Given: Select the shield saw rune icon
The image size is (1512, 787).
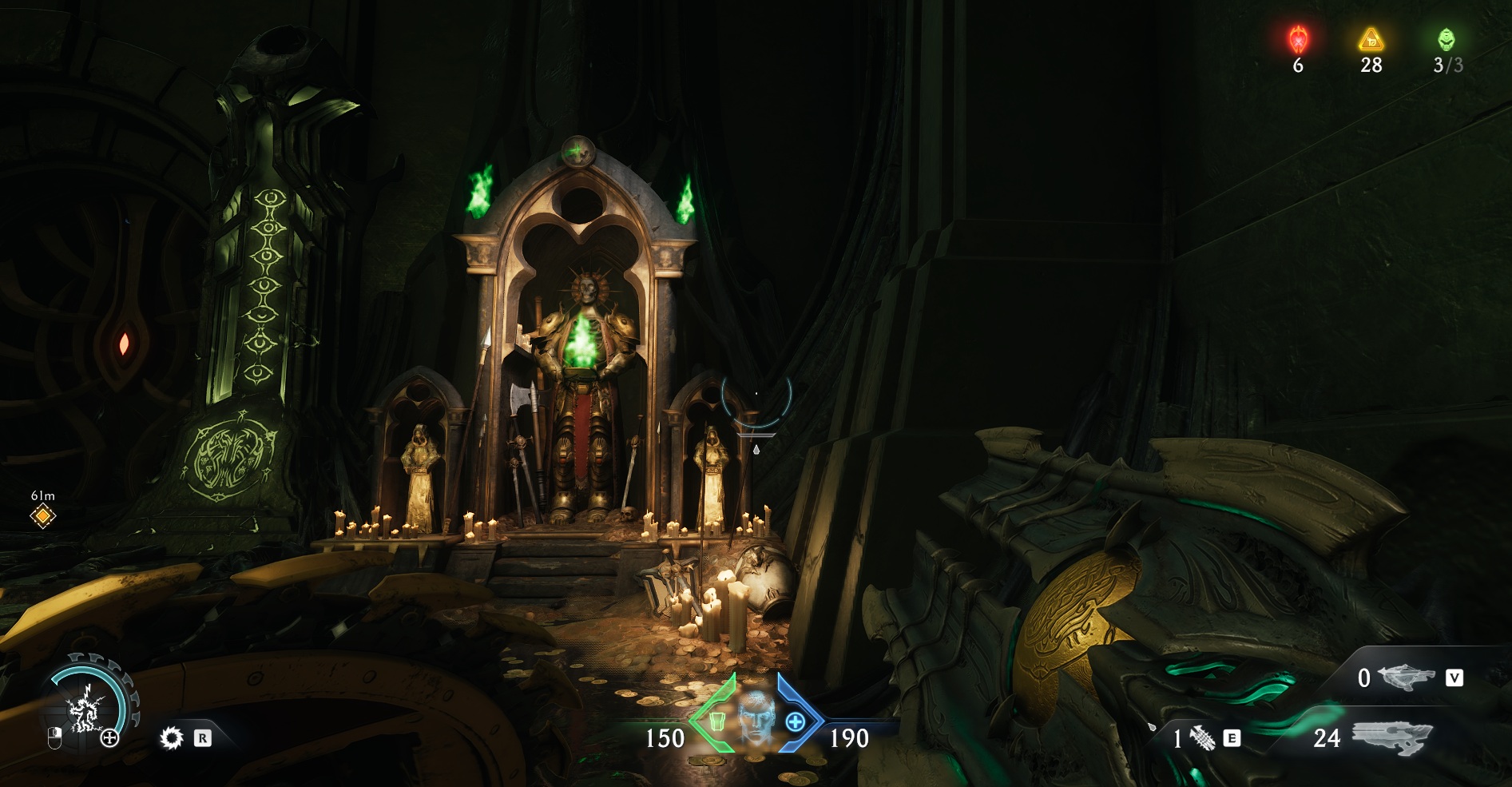Looking at the screenshot, I should (x=172, y=737).
